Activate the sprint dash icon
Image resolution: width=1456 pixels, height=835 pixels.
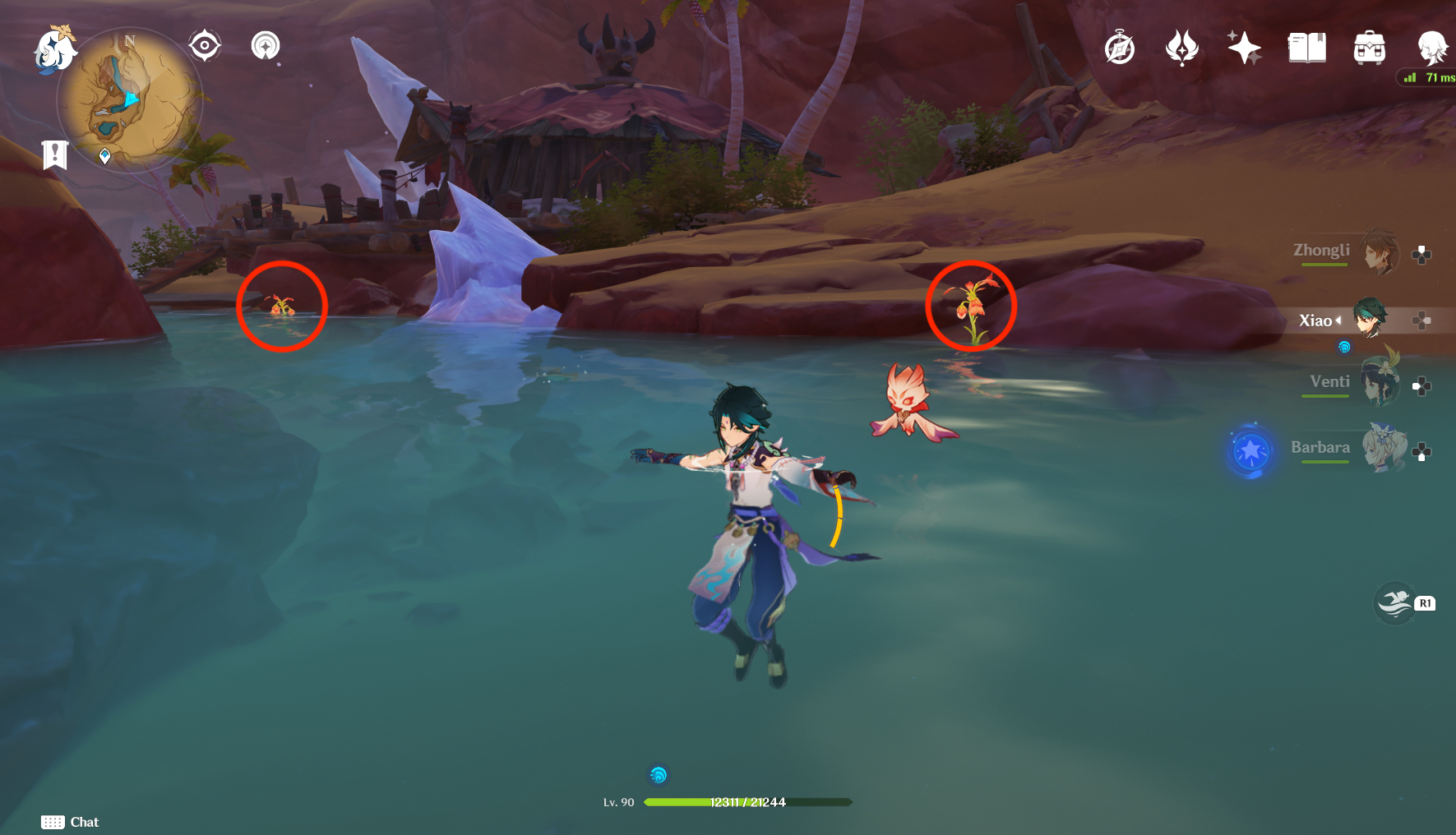1395,603
